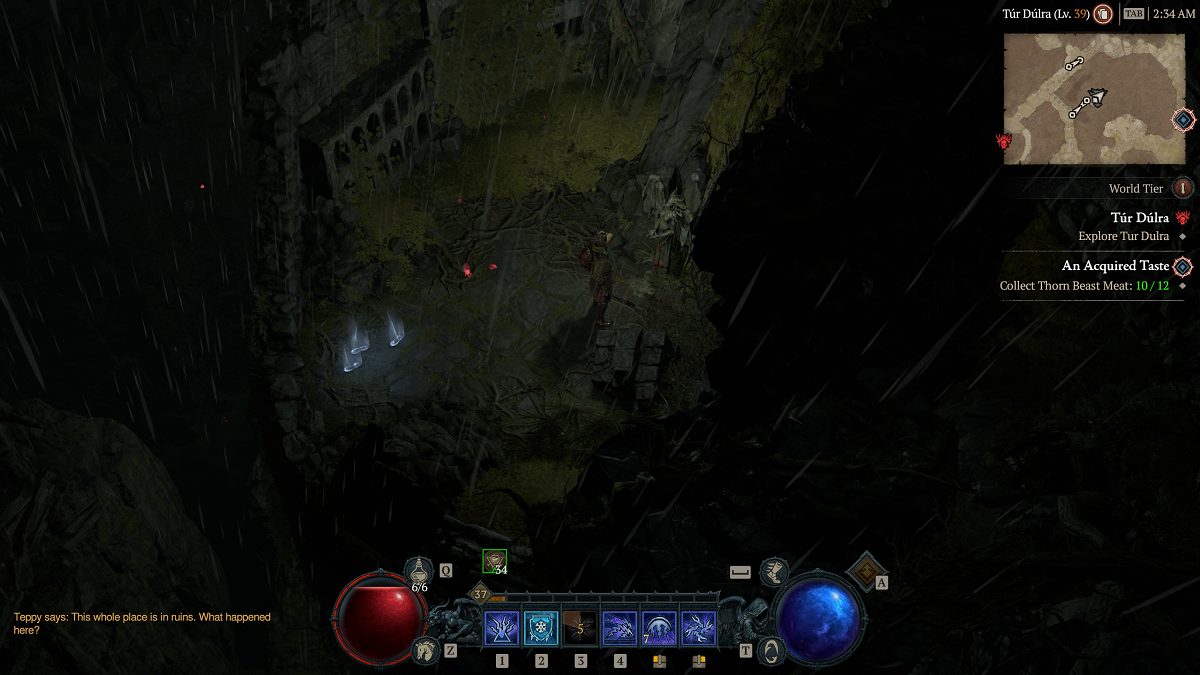1200x675 pixels.
Task: Activate the boot evade icon
Action: pos(773,572)
